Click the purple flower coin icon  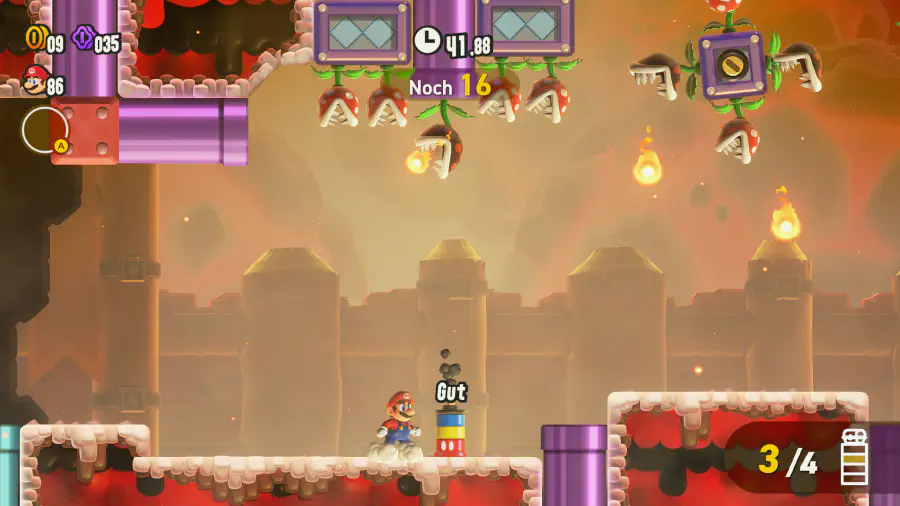click(82, 40)
